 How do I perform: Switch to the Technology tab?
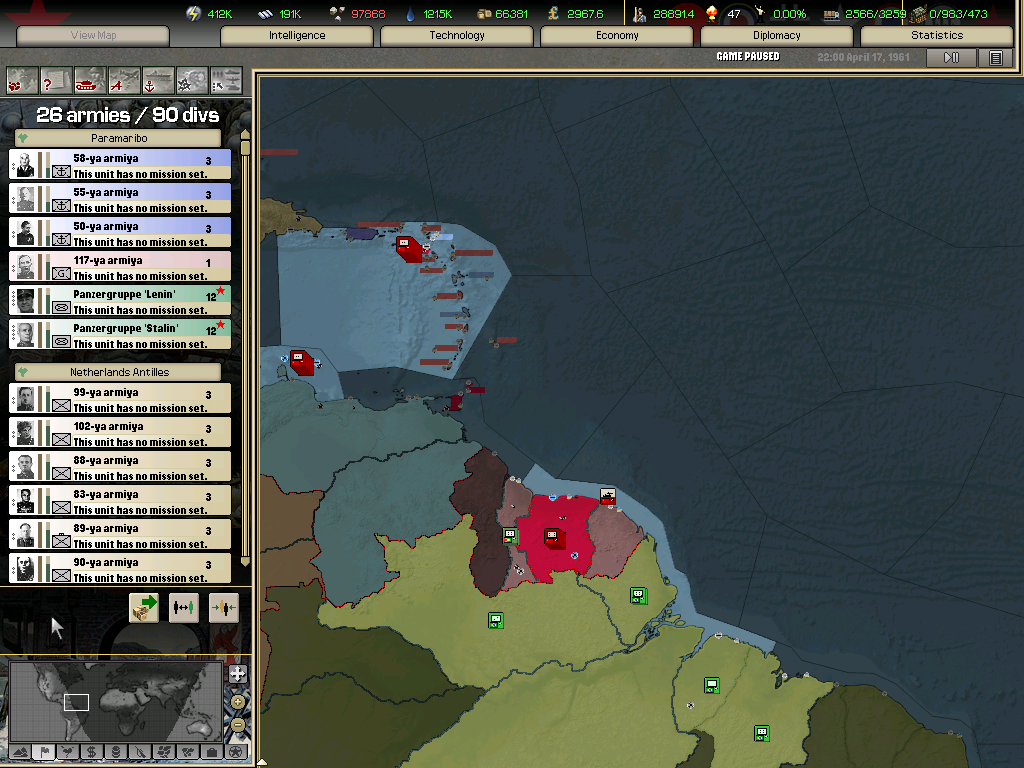[x=457, y=36]
